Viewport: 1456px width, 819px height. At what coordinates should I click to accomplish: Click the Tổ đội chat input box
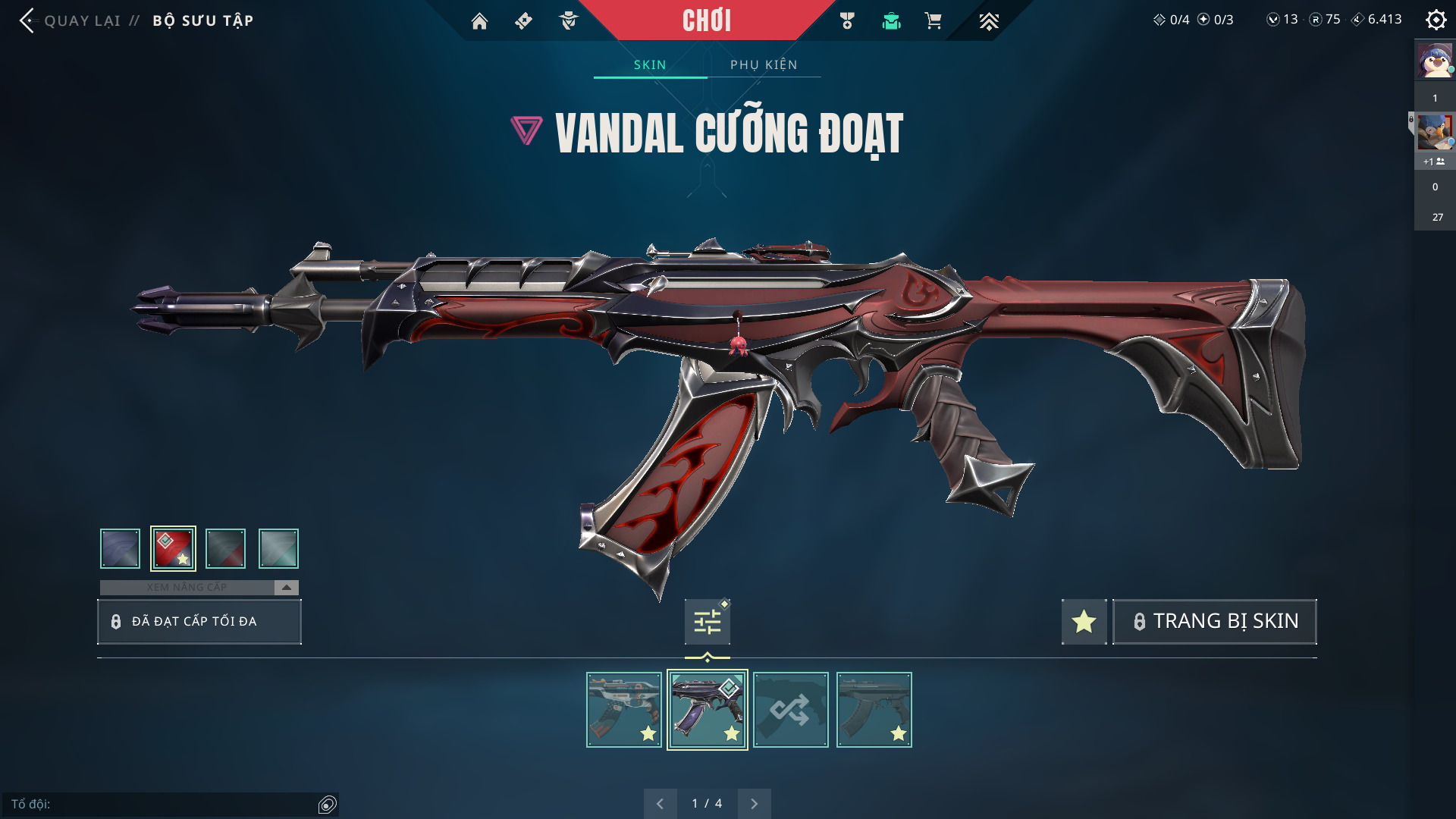(163, 804)
